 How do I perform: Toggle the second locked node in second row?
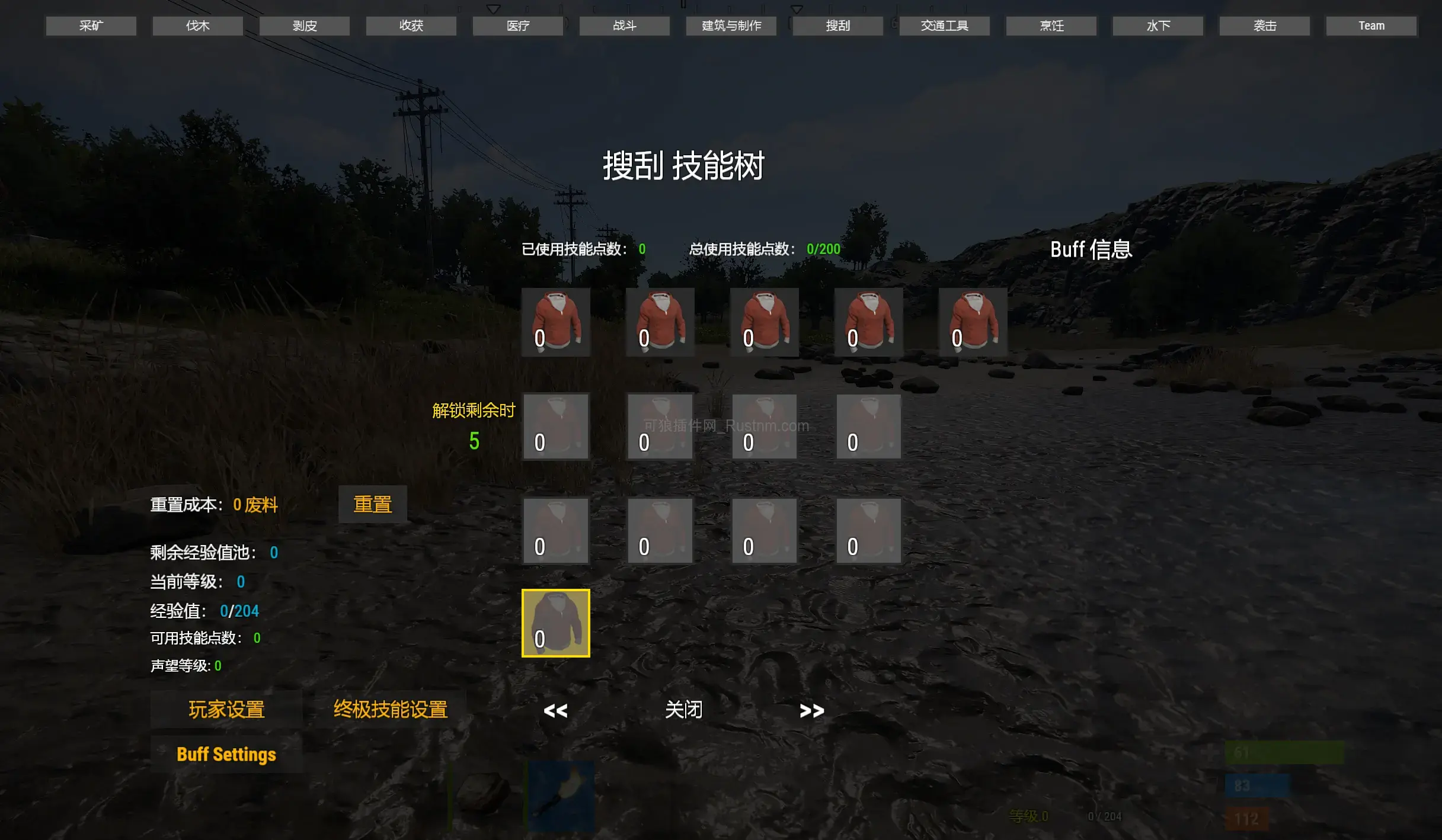click(660, 426)
